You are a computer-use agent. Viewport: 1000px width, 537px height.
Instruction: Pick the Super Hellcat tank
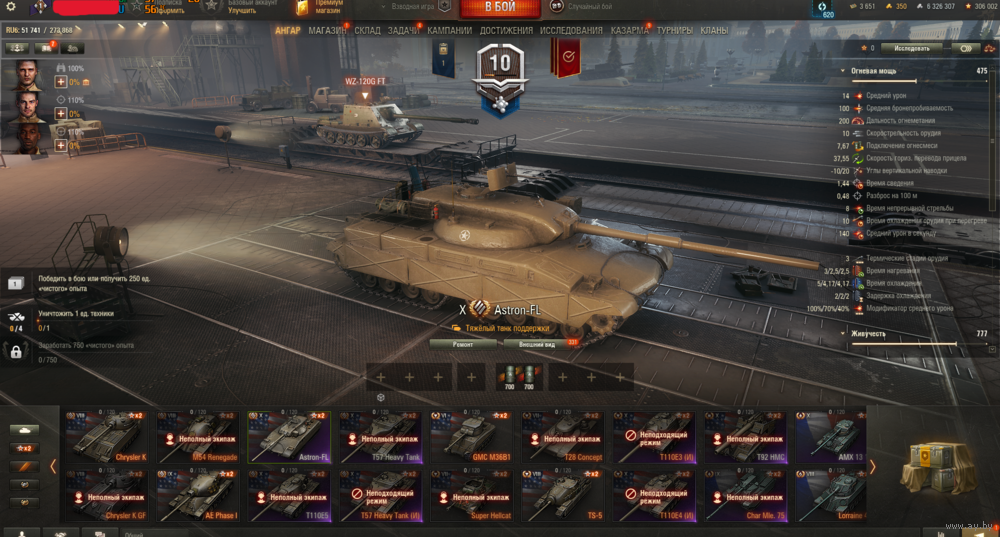[x=473, y=495]
